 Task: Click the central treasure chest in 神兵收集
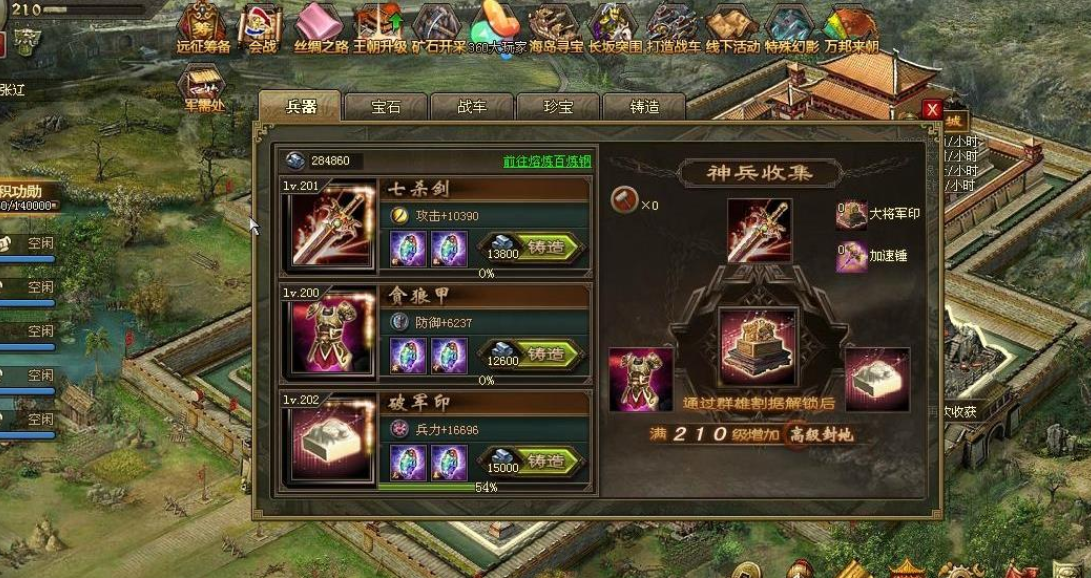[x=759, y=347]
